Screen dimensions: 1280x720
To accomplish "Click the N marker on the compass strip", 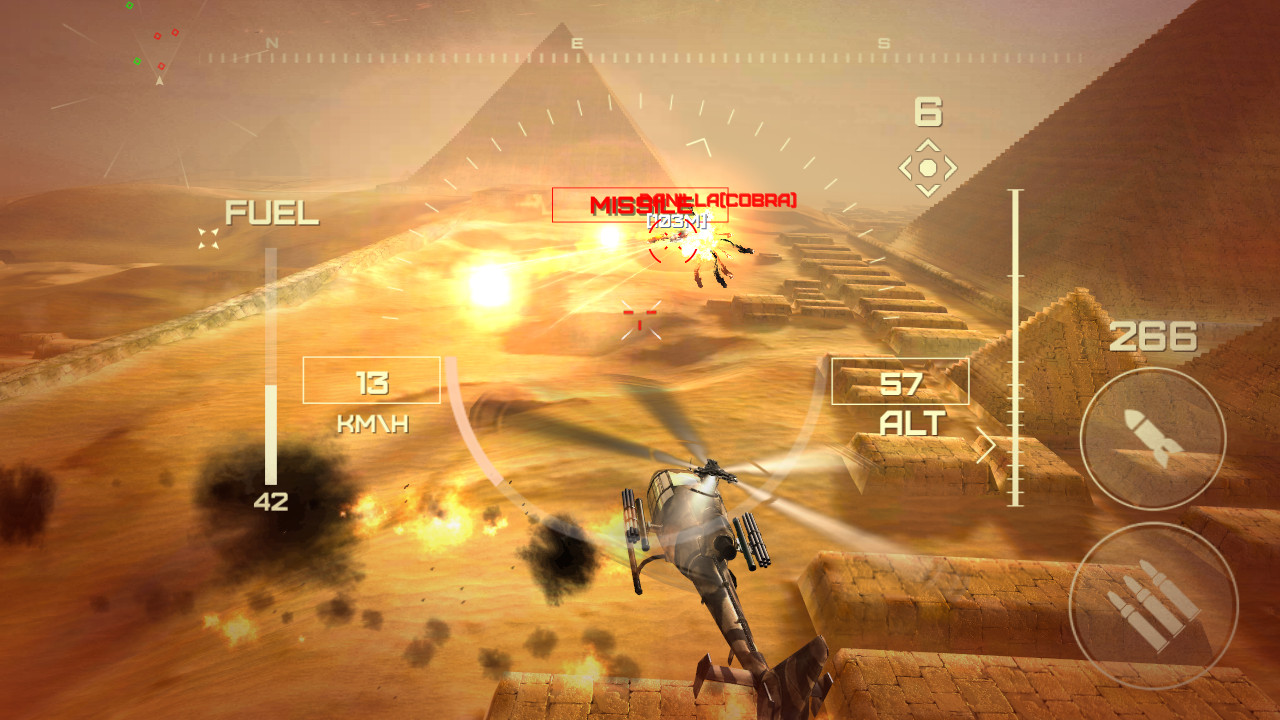I will (272, 45).
